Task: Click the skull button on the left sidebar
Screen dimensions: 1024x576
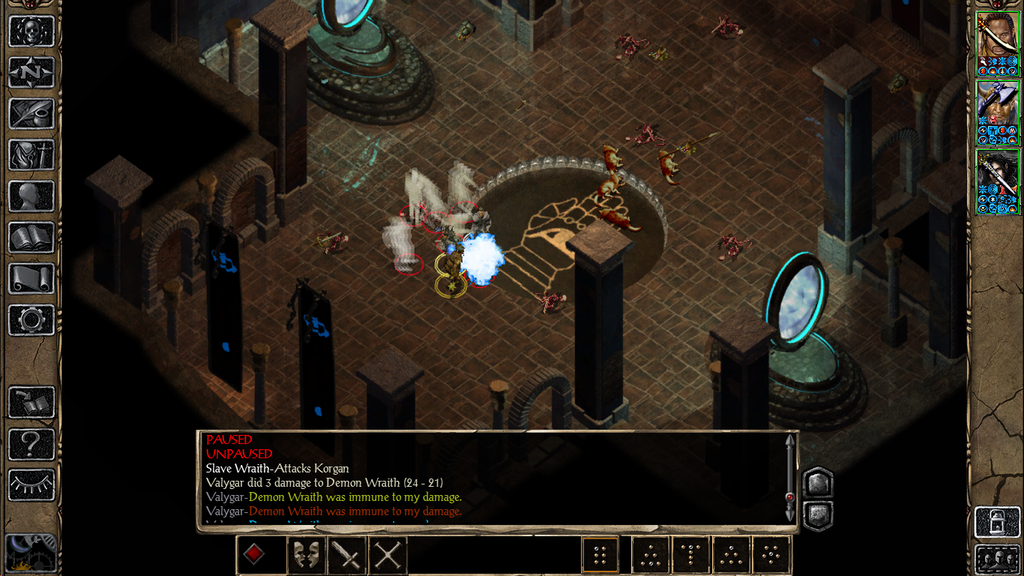Action: click(31, 31)
